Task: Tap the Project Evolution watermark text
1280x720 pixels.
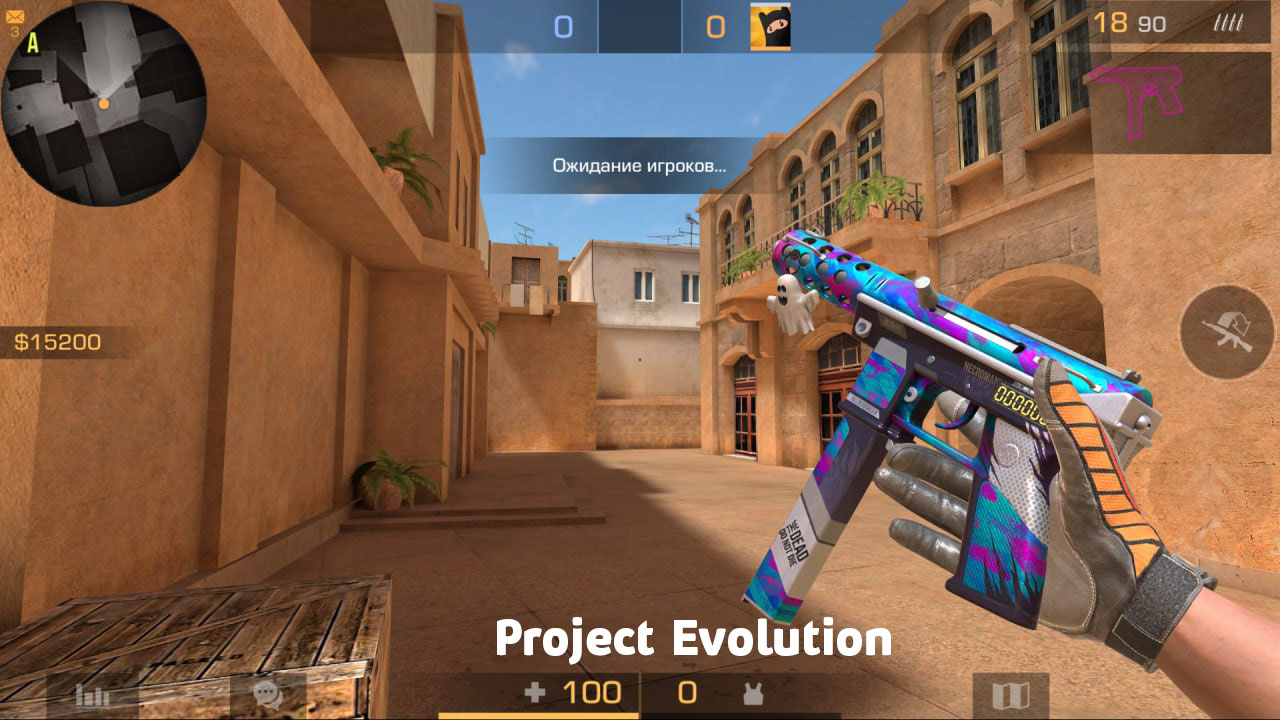Action: (695, 640)
